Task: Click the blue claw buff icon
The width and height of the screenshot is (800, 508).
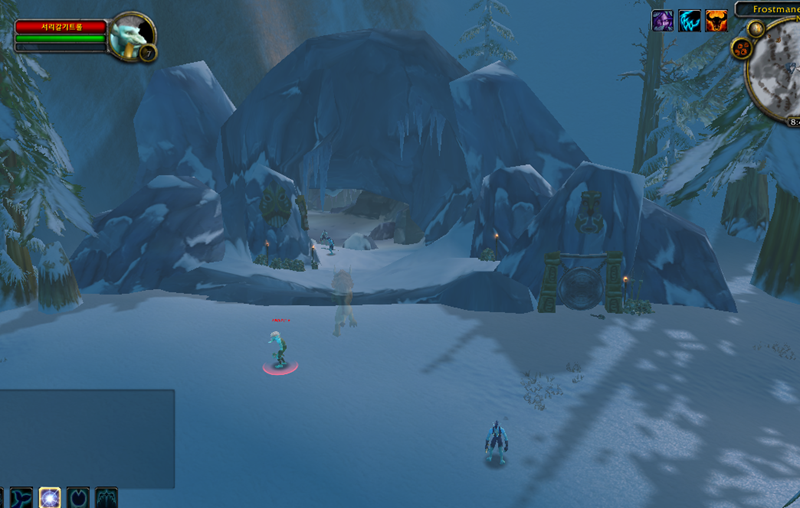Action: tap(690, 20)
